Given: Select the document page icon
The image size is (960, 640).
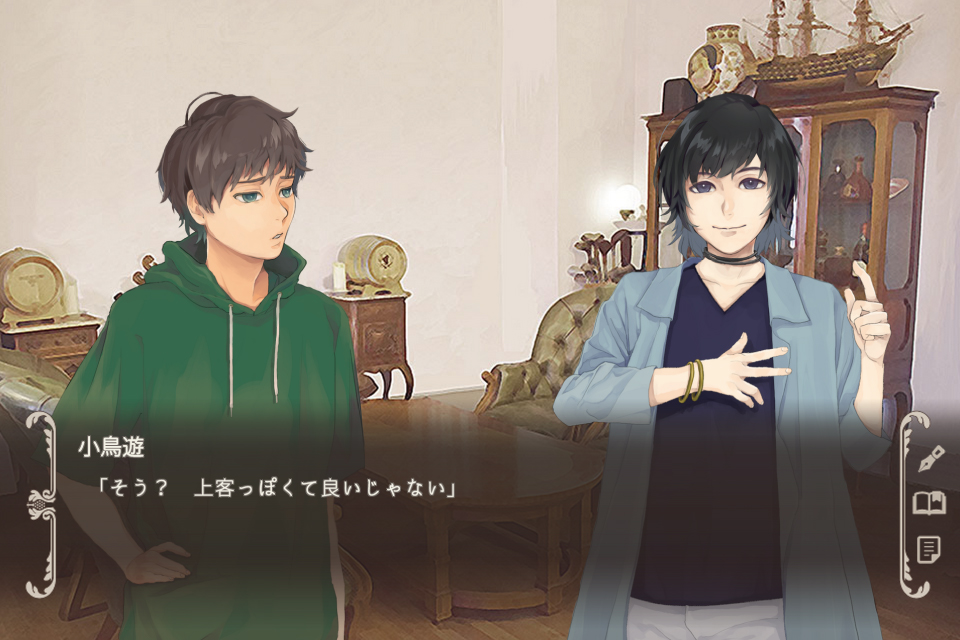Looking at the screenshot, I should [x=929, y=549].
